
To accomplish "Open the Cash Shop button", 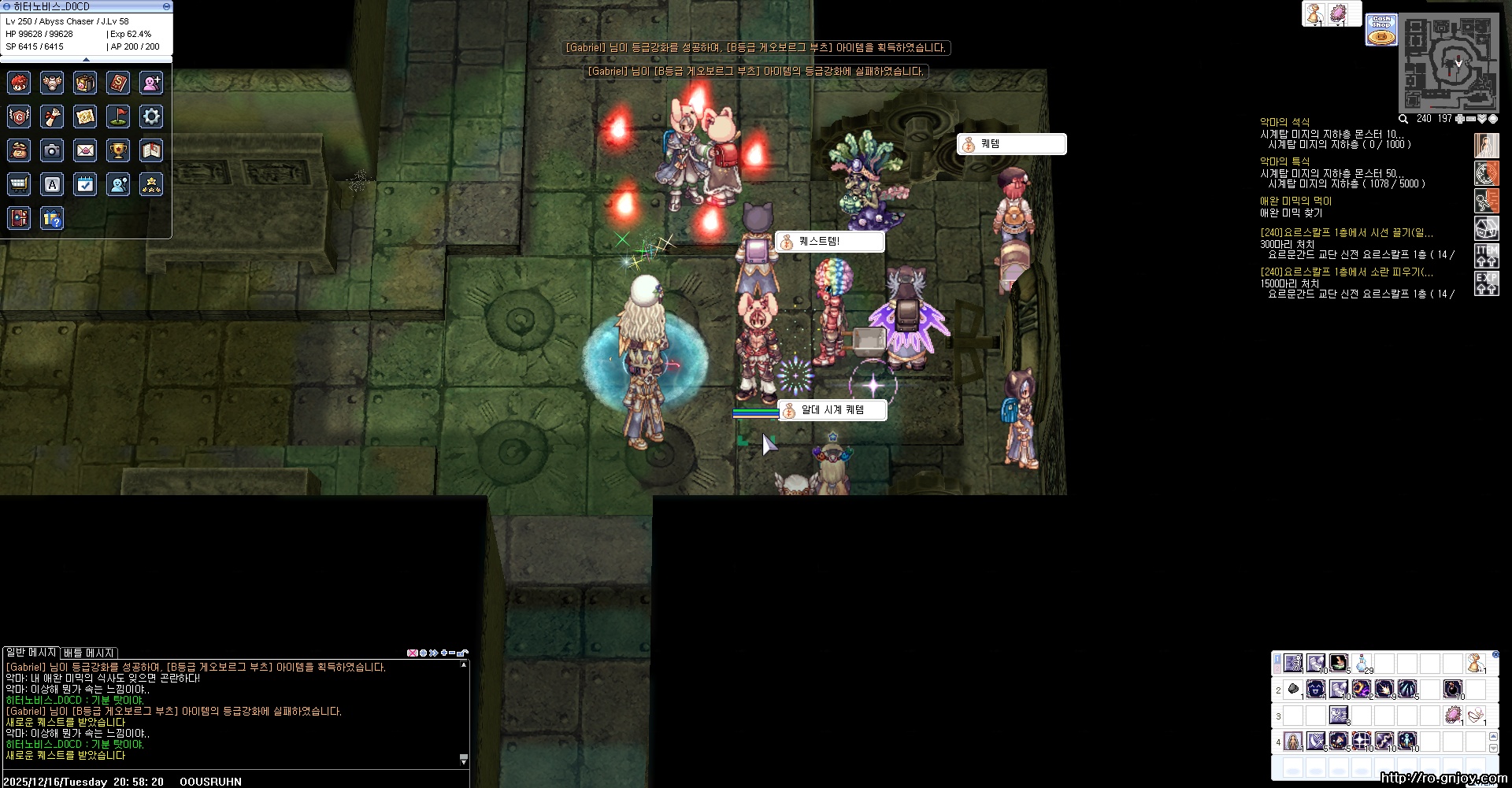I will pyautogui.click(x=1381, y=30).
